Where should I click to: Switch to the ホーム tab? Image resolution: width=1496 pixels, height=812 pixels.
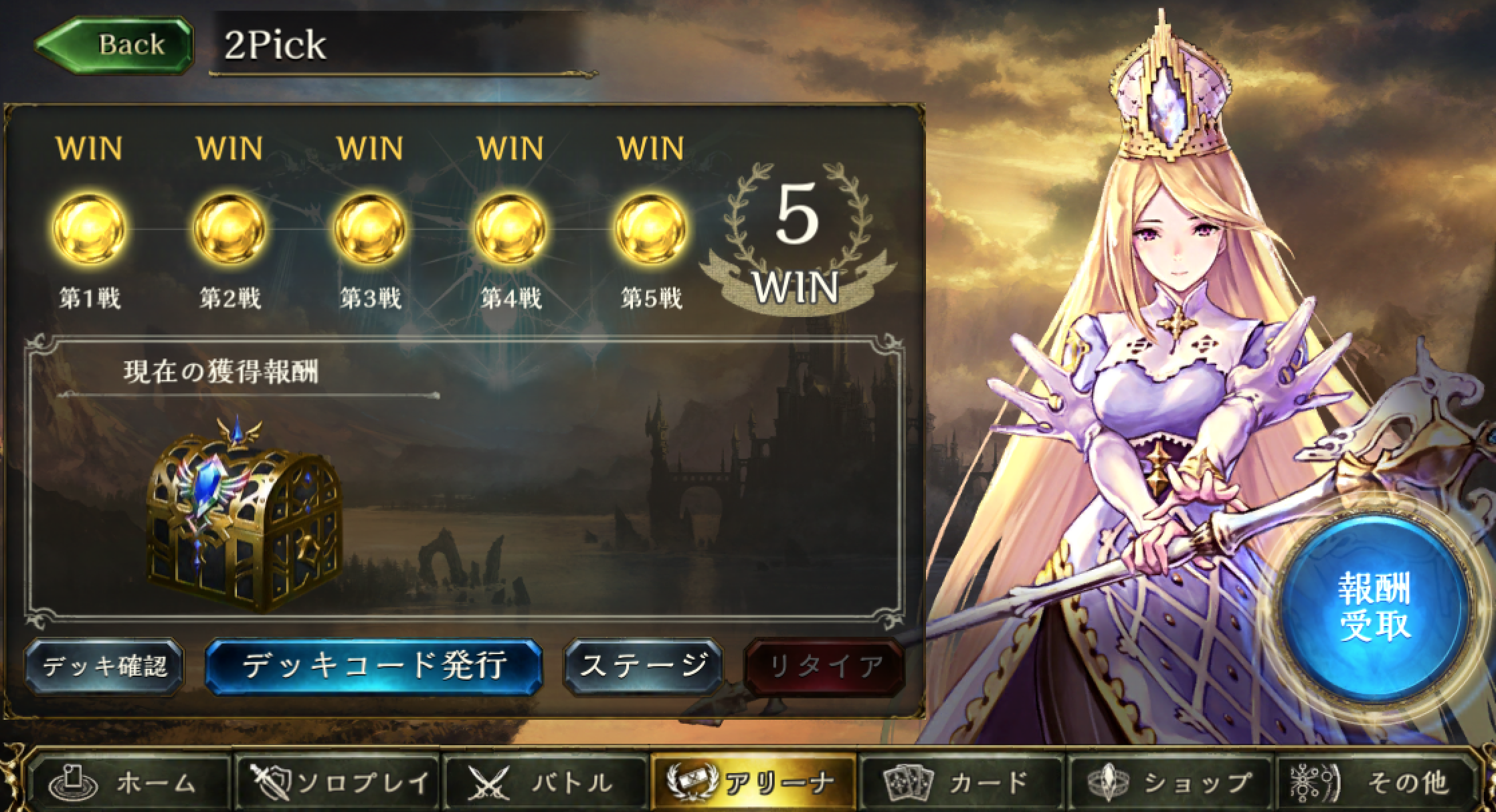point(132,781)
